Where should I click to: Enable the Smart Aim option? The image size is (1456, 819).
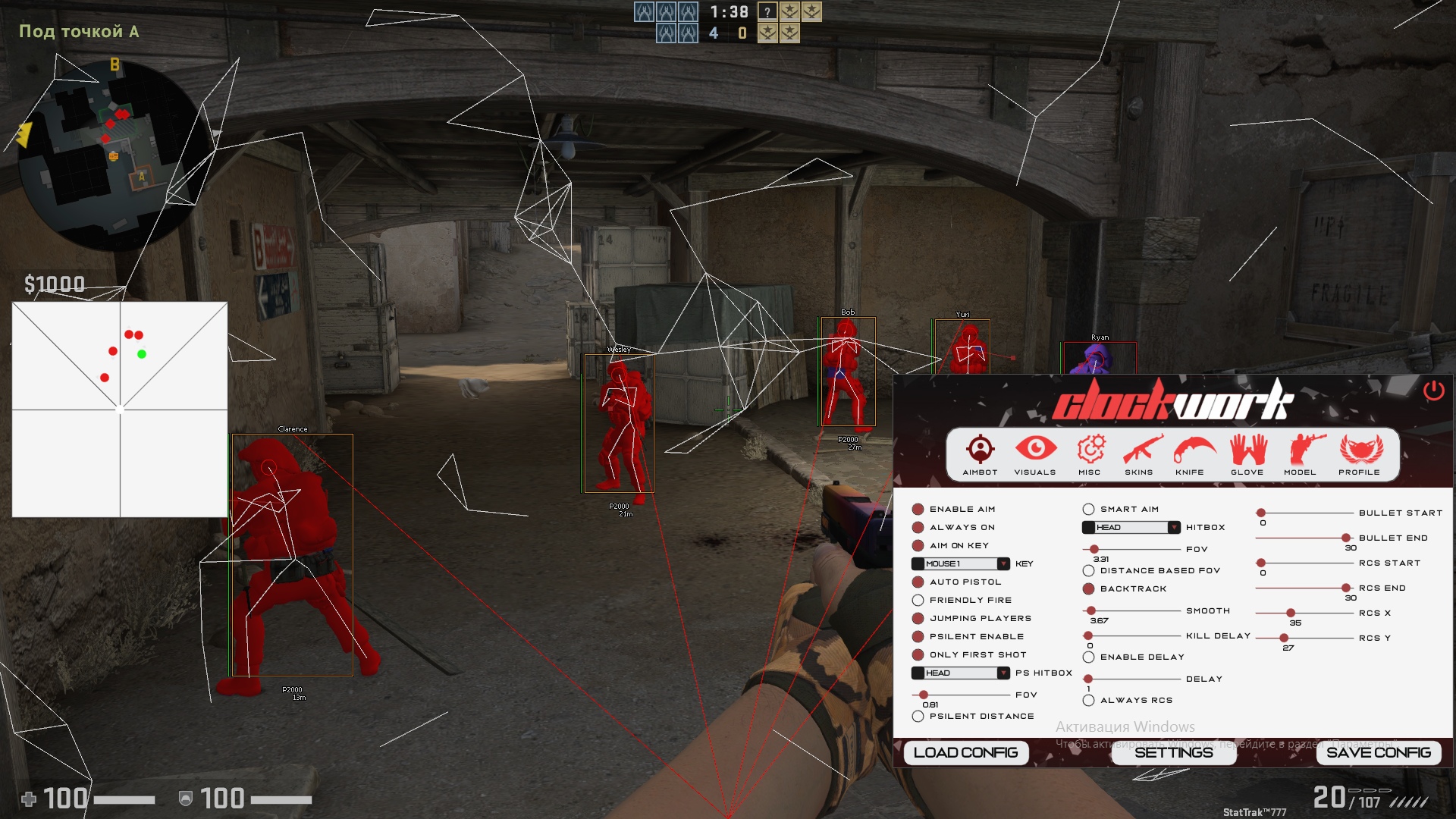tap(1088, 509)
